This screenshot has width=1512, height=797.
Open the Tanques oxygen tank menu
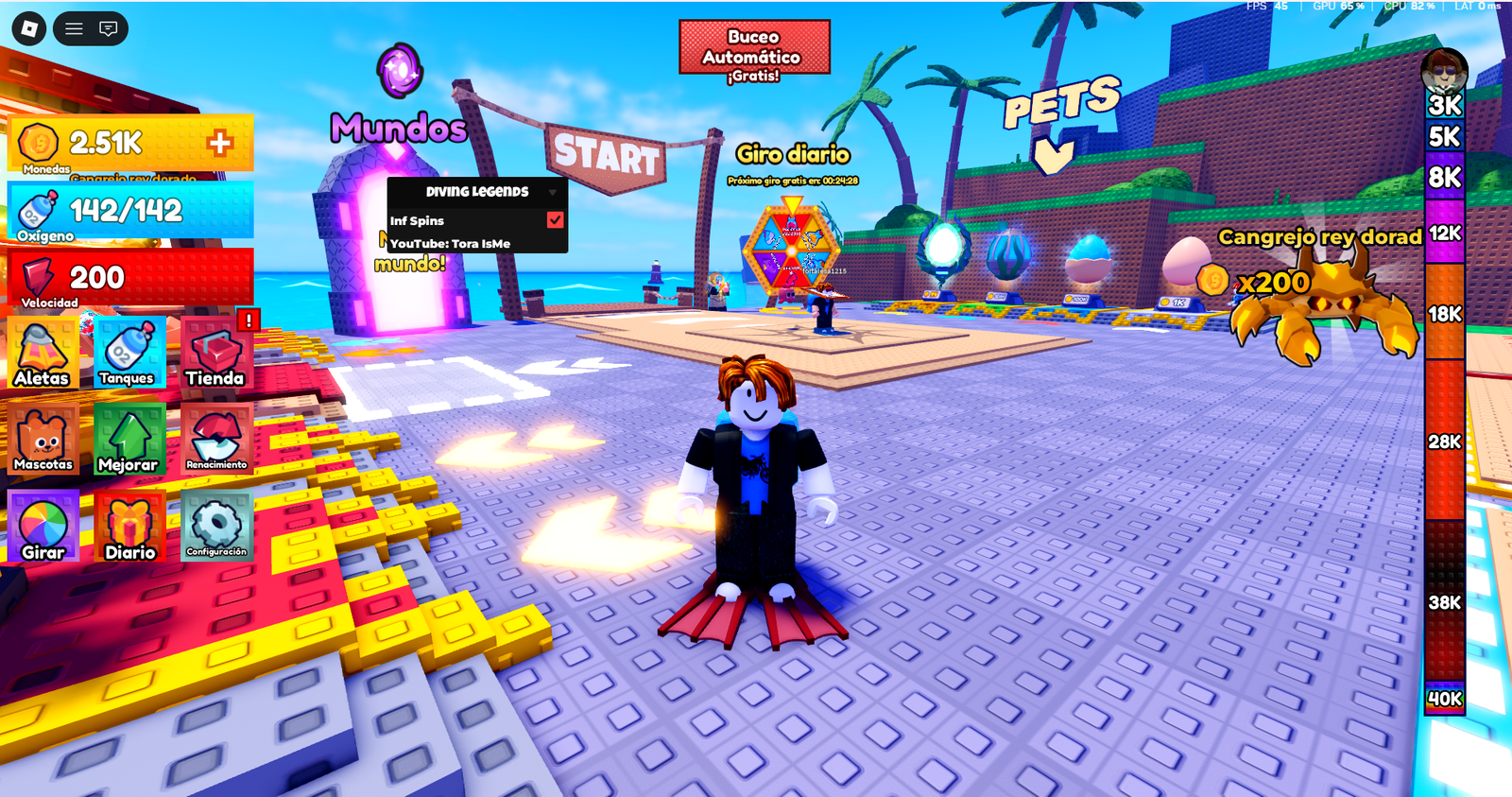point(129,353)
